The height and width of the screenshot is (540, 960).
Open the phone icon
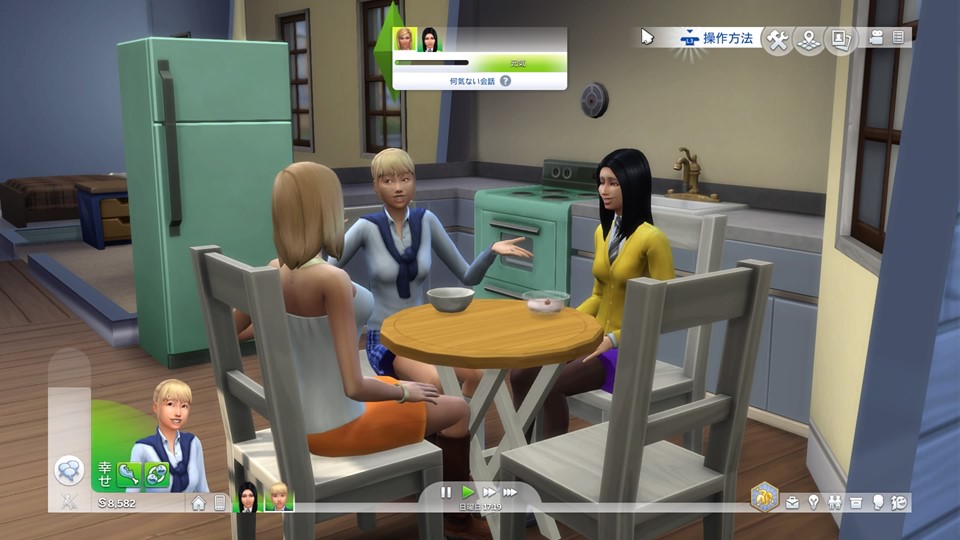point(220,503)
